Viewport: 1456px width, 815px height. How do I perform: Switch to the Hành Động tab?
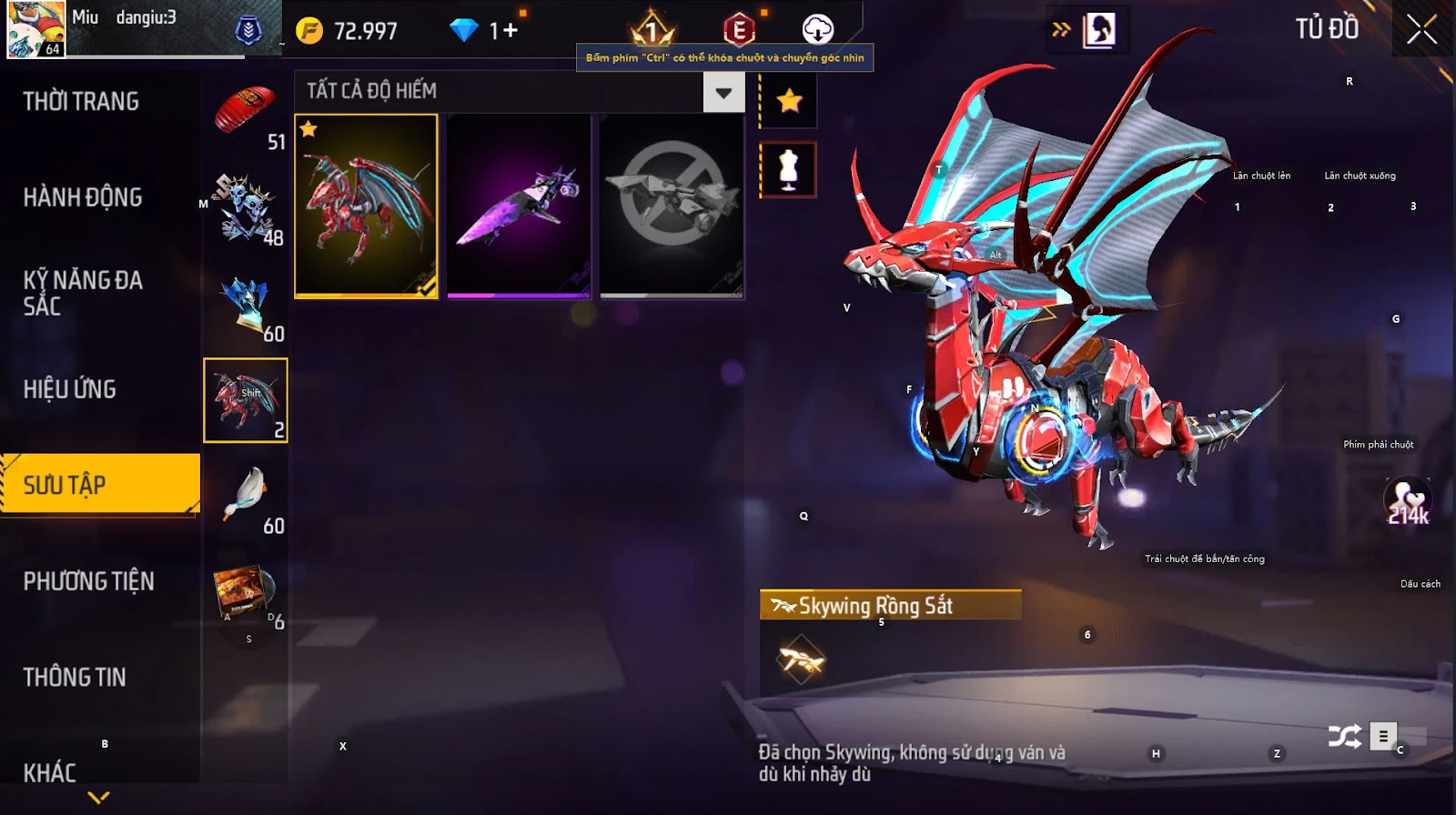[x=83, y=197]
